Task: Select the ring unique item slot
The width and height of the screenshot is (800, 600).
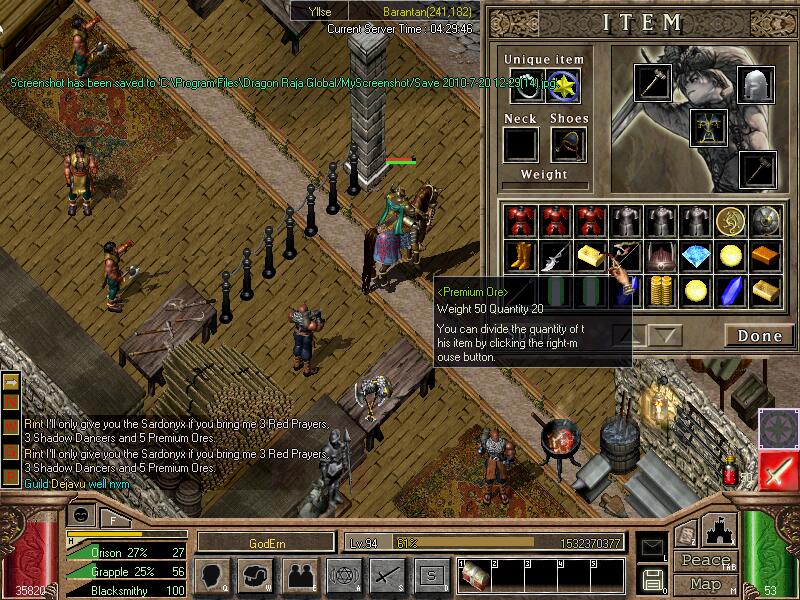Action: pyautogui.click(x=526, y=86)
